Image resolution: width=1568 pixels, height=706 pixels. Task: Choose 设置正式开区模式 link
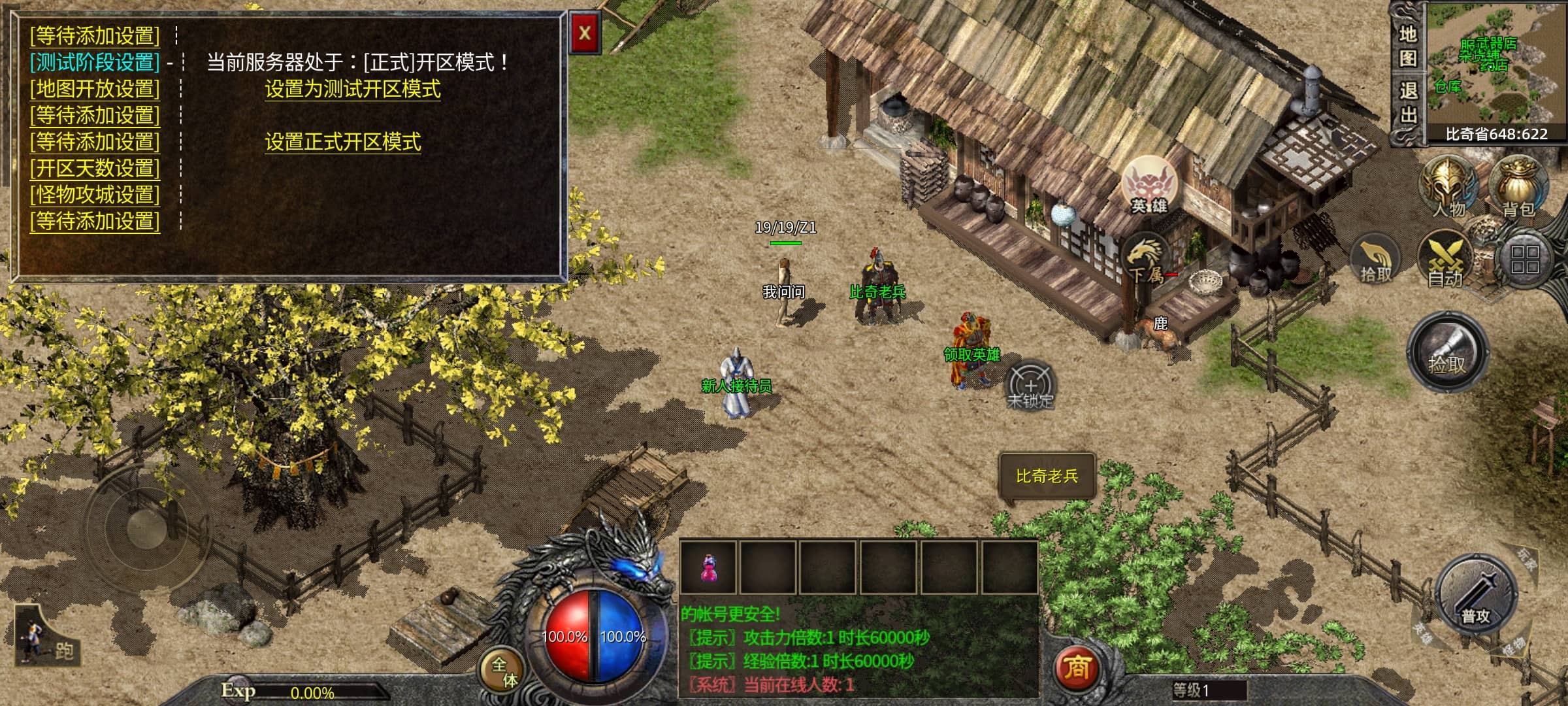(342, 142)
